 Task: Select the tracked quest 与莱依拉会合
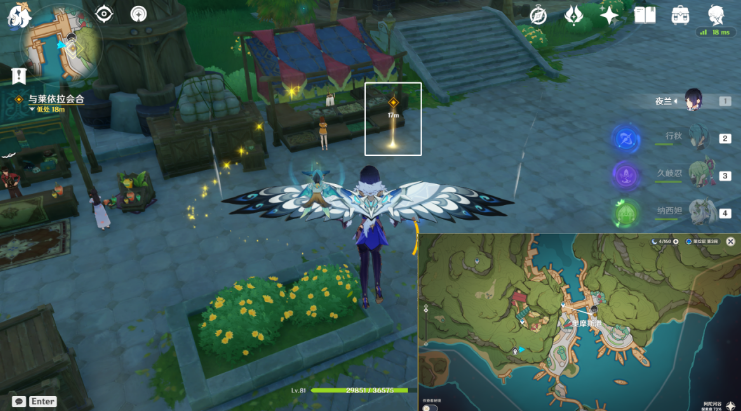tap(55, 99)
